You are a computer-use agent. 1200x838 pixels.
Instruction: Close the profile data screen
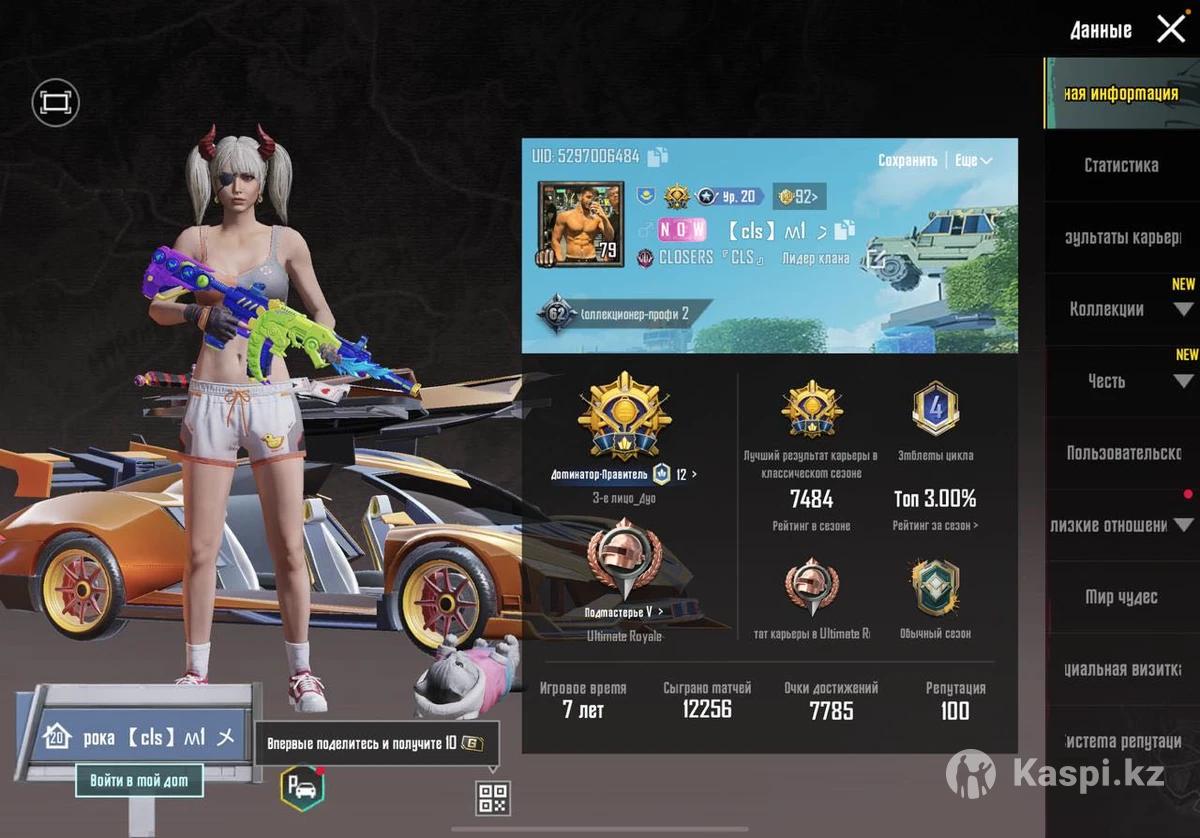pos(1170,29)
